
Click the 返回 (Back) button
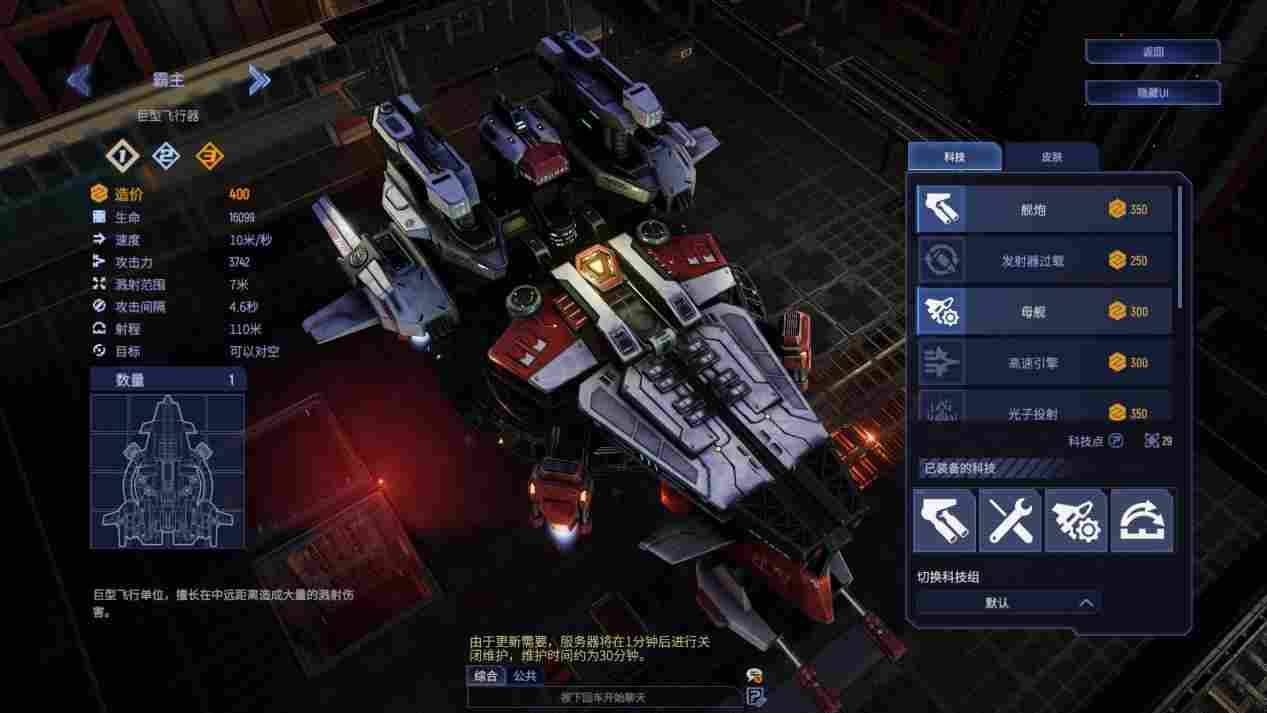[1152, 52]
